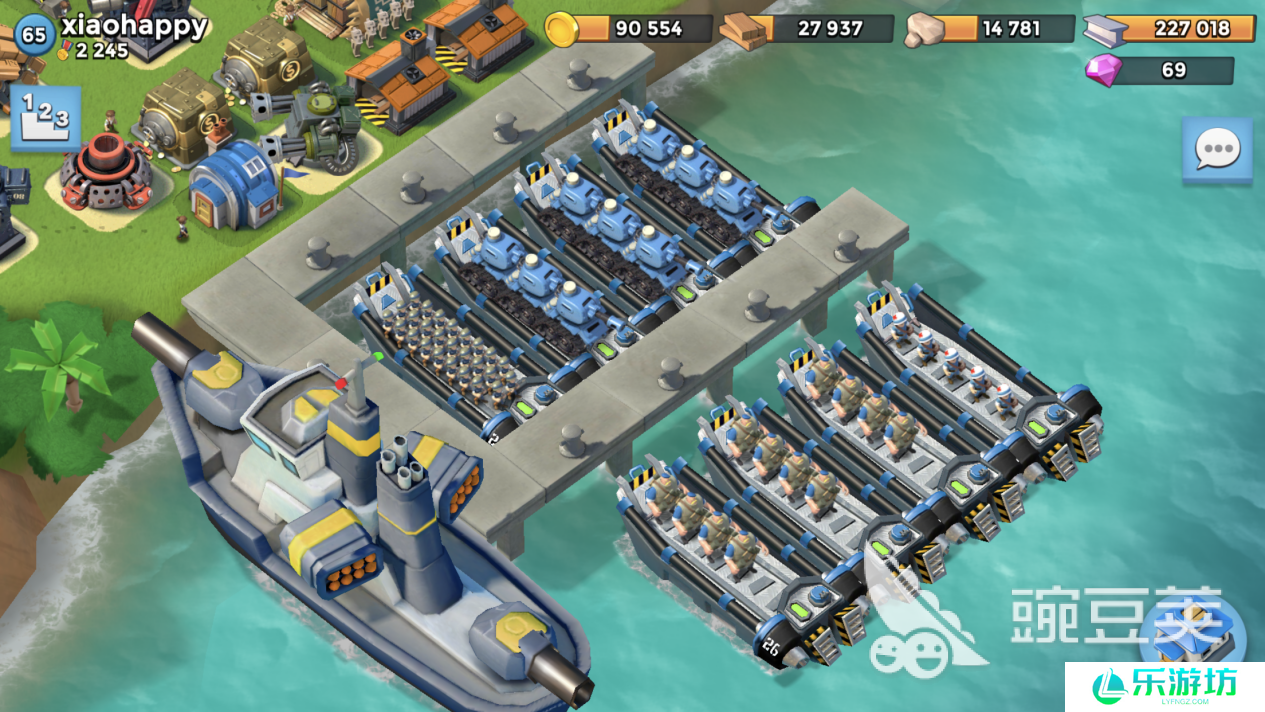This screenshot has height=712, width=1265.
Task: Open the leaderboard podium icon
Action: click(45, 117)
